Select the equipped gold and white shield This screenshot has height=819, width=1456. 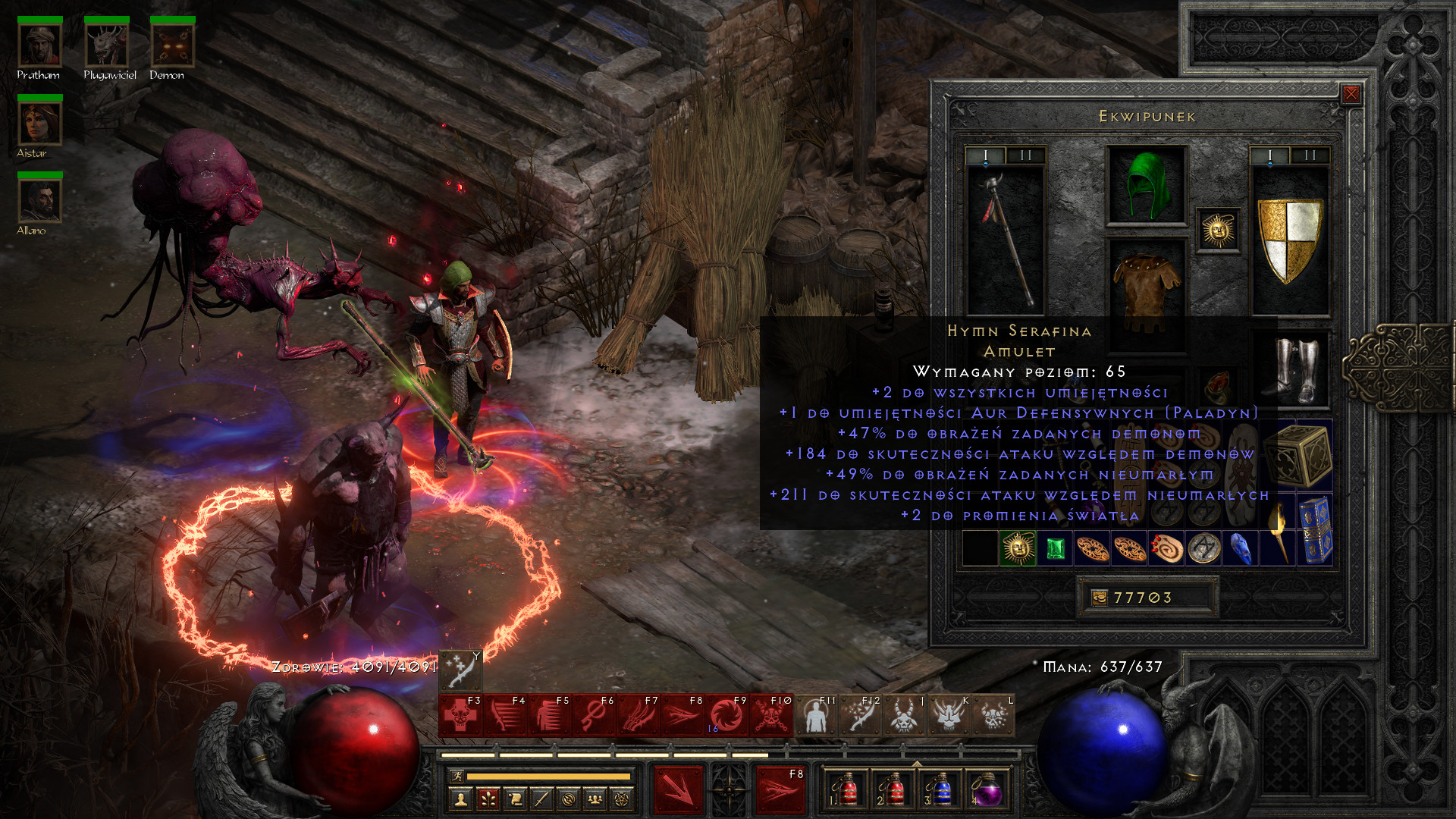1289,240
